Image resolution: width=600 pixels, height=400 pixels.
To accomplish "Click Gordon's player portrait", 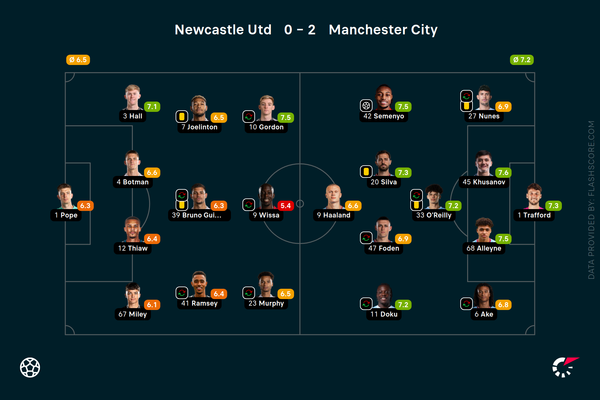I will click(265, 106).
